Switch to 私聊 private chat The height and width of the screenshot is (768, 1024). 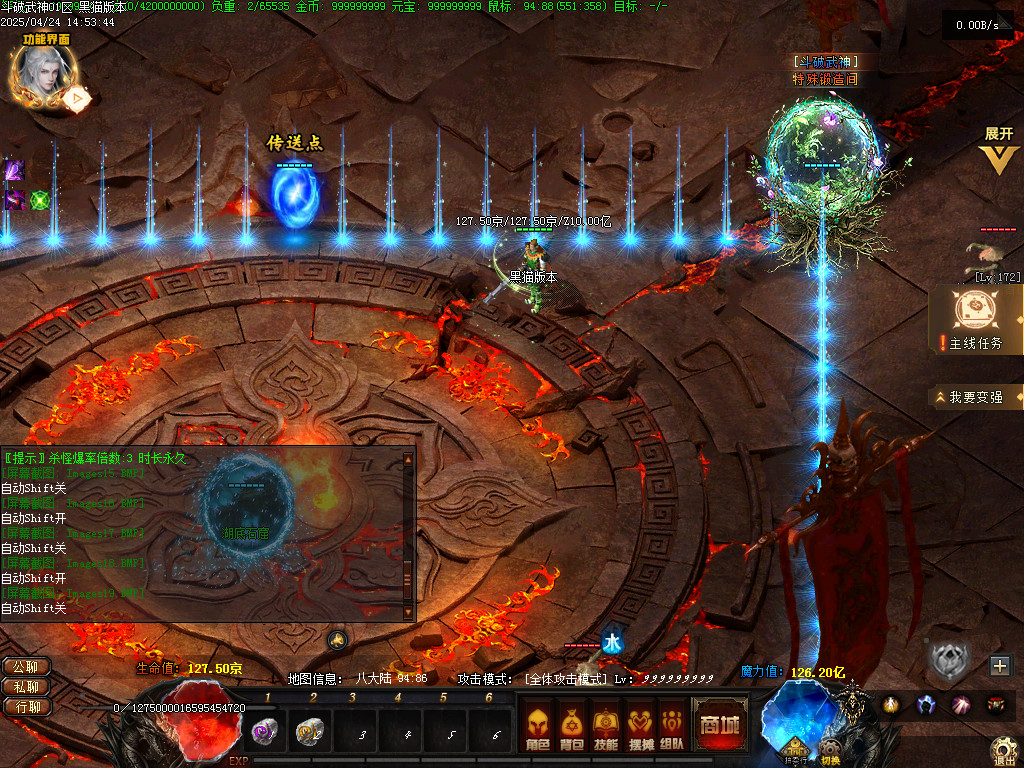click(26, 686)
